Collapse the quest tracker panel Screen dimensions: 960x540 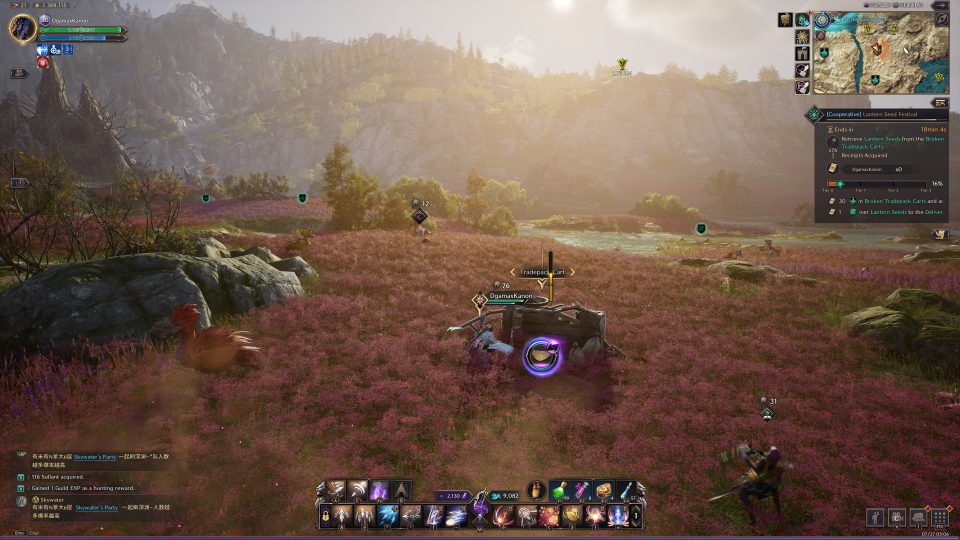[939, 102]
